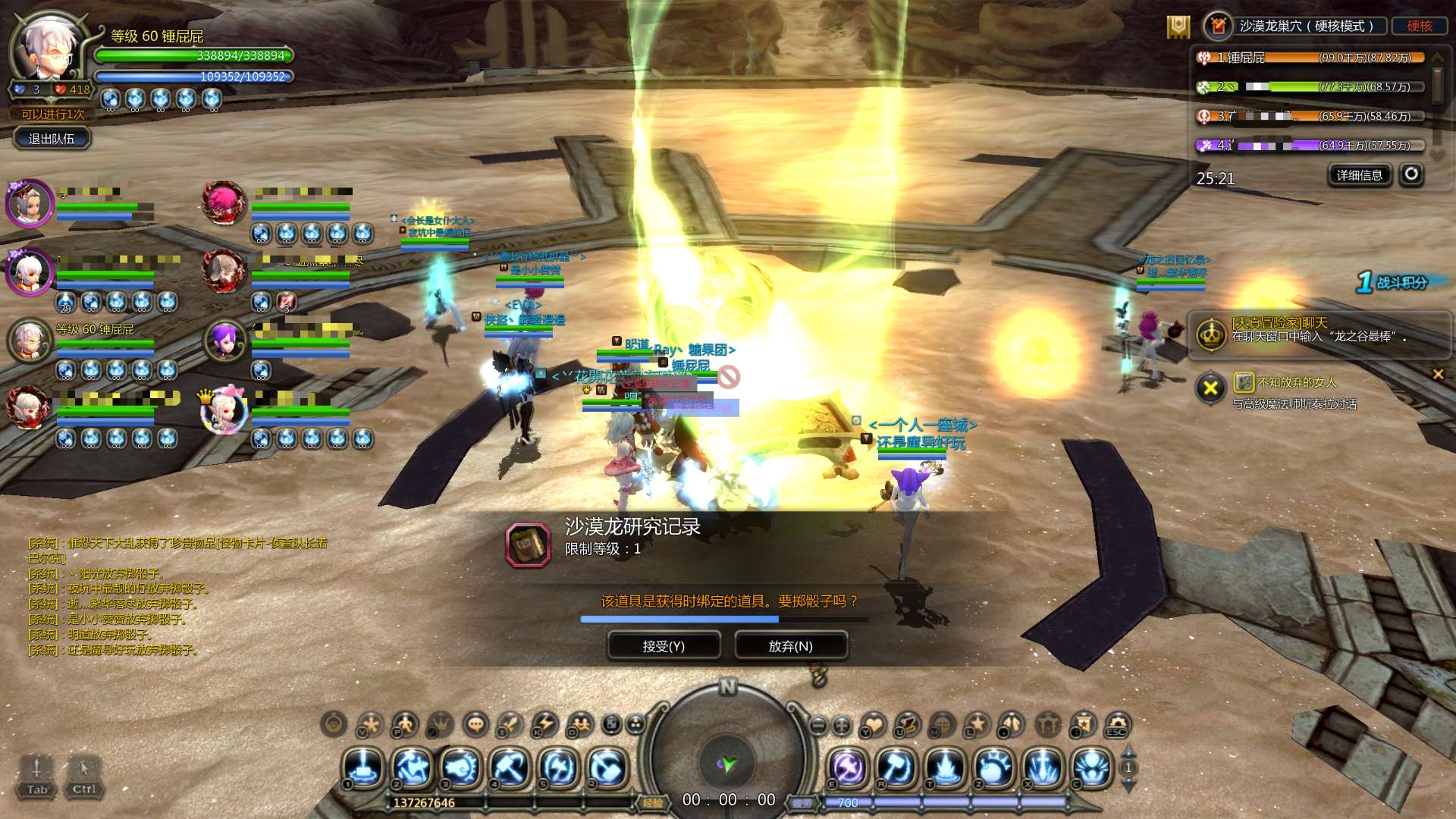
Task: Toggle the 硬核 hardcore mode label
Action: coord(1419,26)
